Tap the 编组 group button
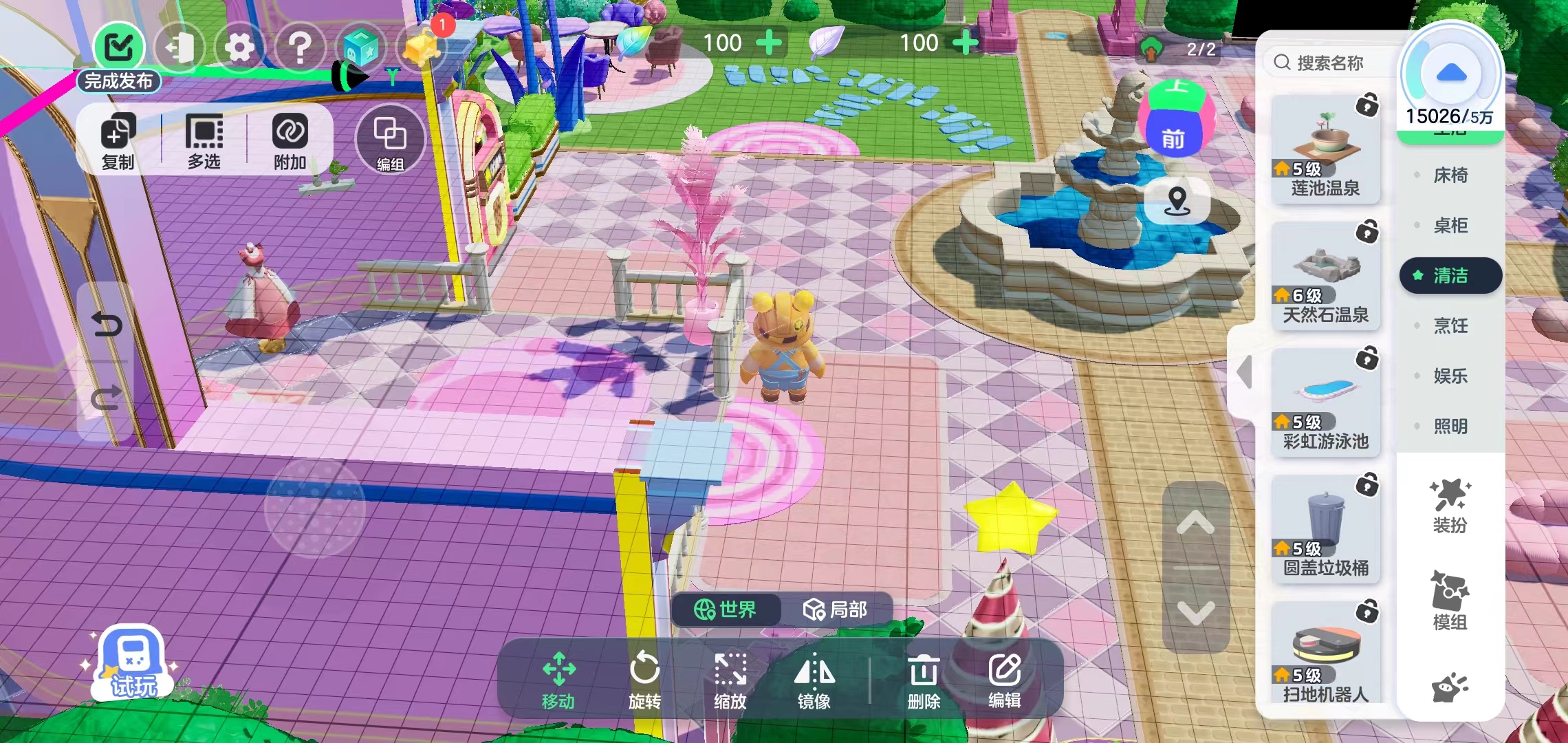 point(390,141)
